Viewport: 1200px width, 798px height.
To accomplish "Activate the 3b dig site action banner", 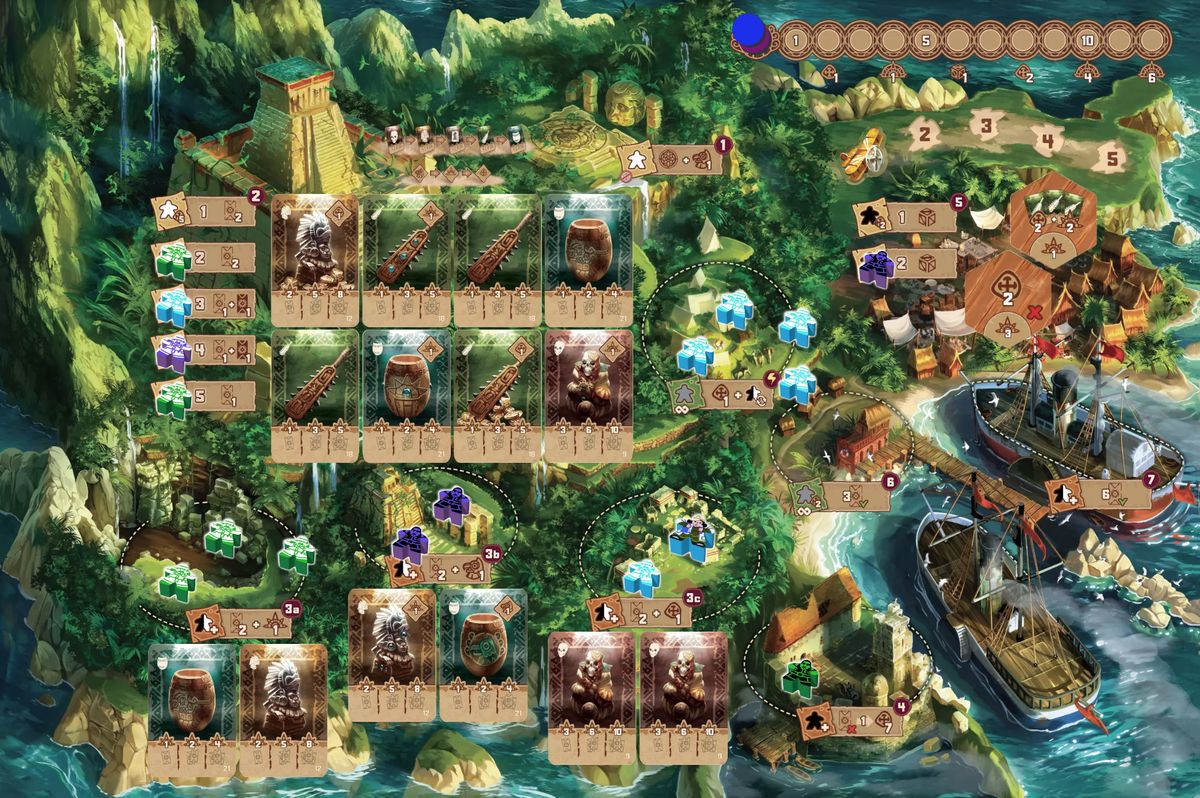I will [441, 568].
